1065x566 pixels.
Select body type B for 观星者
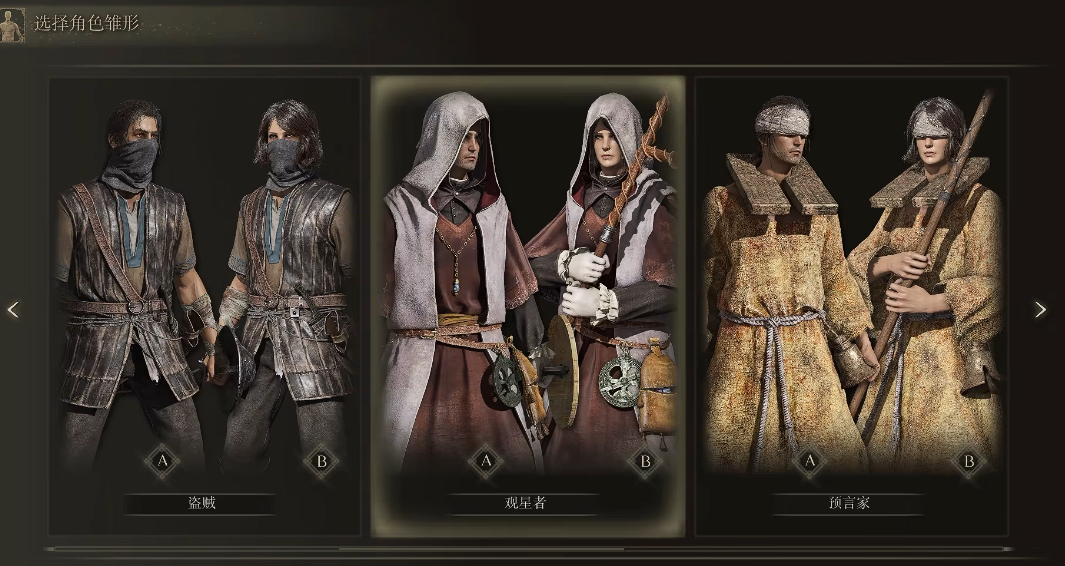coord(645,461)
